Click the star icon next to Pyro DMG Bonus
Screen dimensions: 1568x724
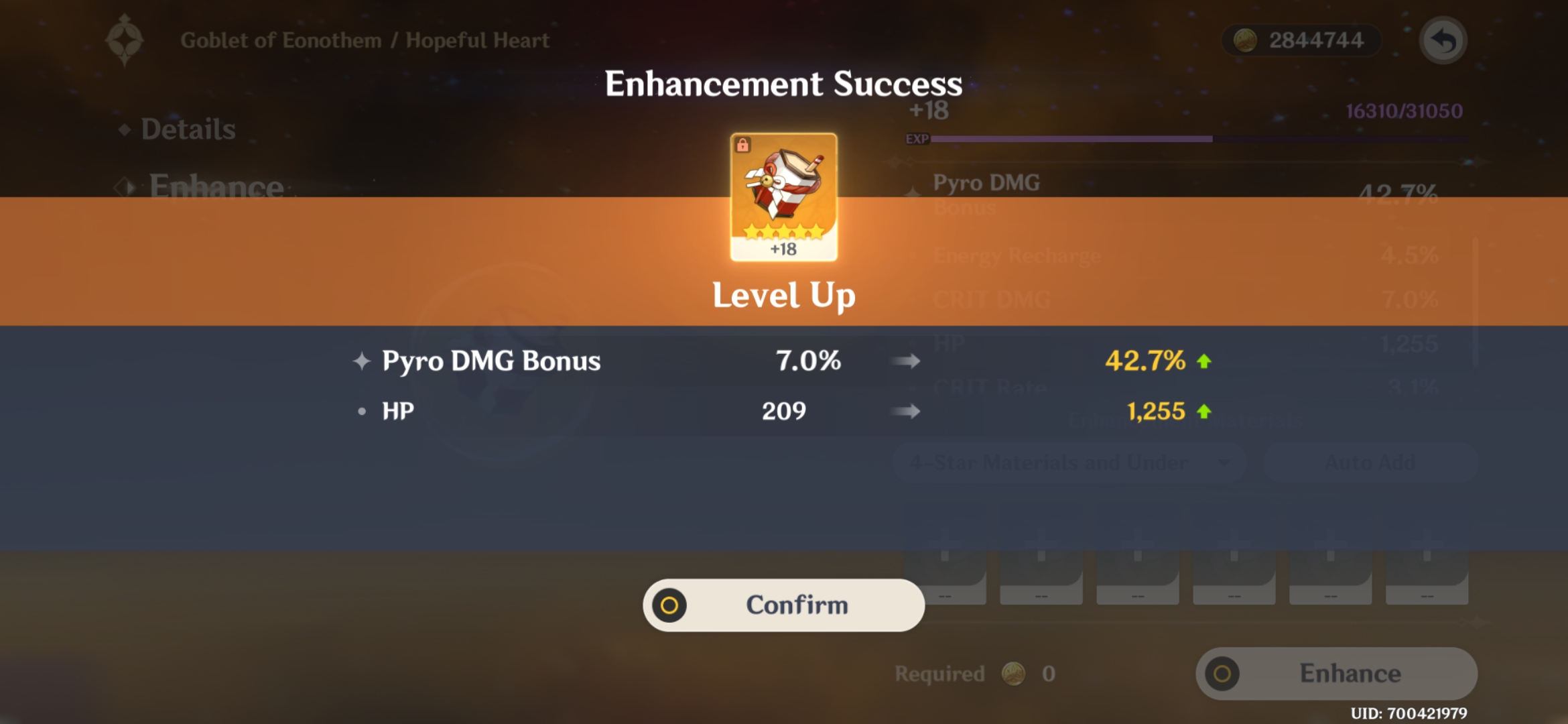[362, 361]
